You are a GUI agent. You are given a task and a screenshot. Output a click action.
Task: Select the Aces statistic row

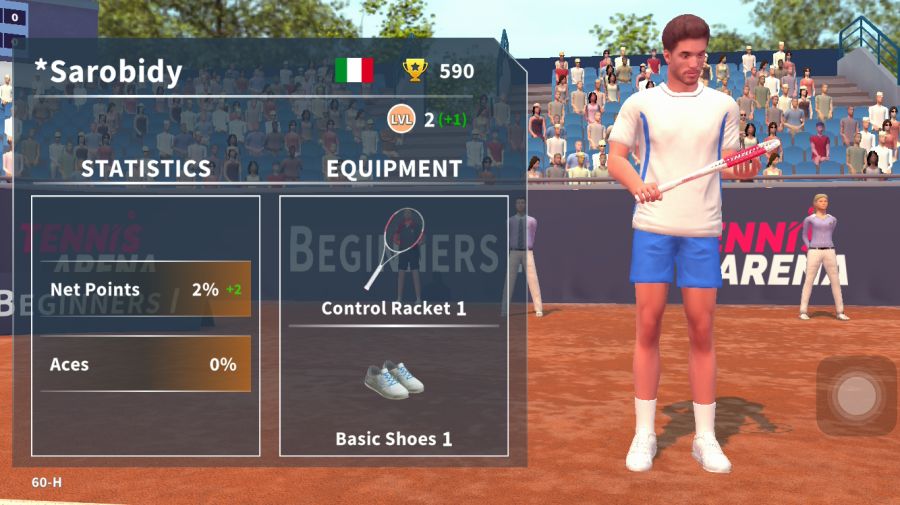[x=145, y=364]
